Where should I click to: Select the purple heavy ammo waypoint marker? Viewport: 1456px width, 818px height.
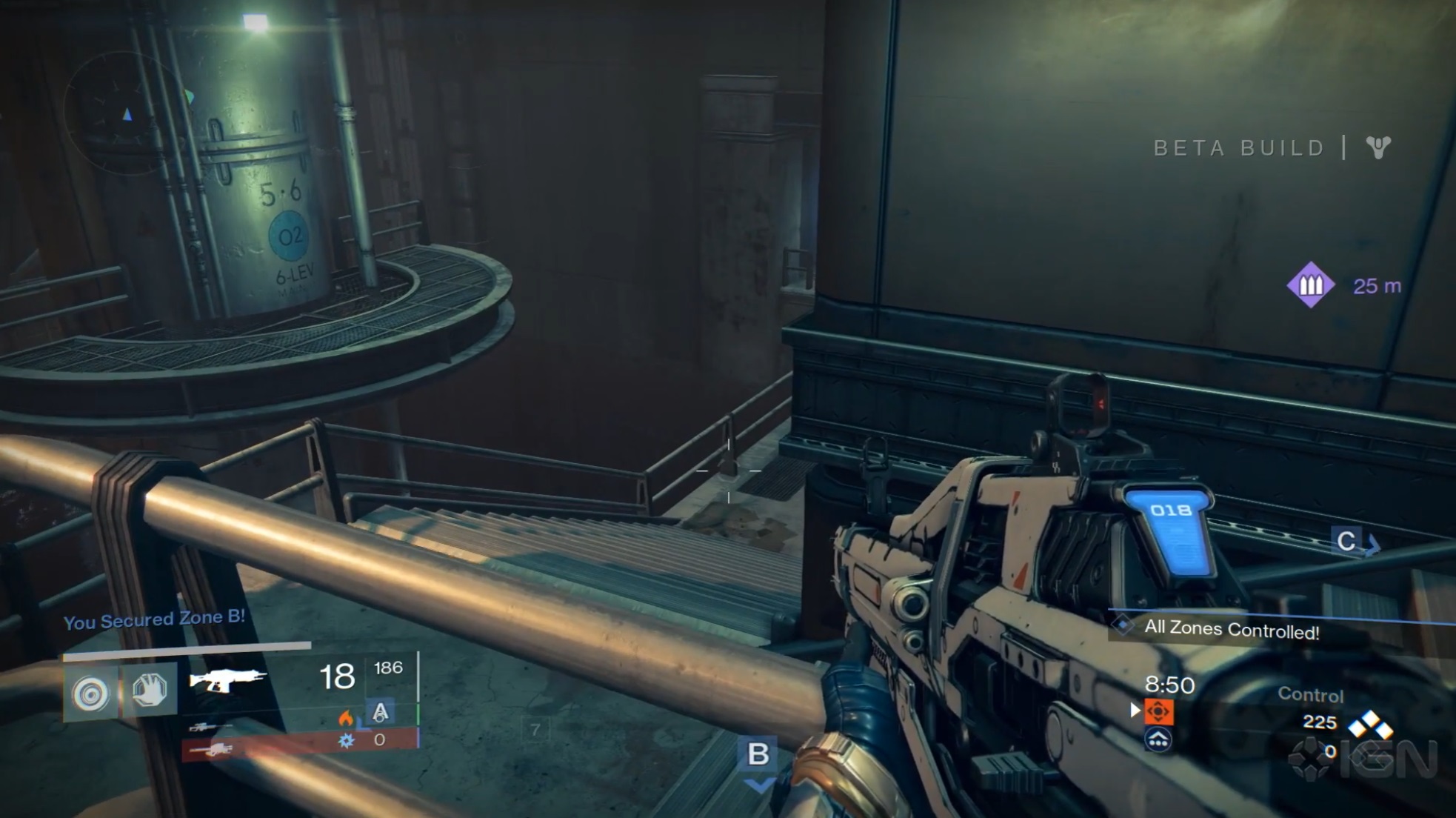1310,285
